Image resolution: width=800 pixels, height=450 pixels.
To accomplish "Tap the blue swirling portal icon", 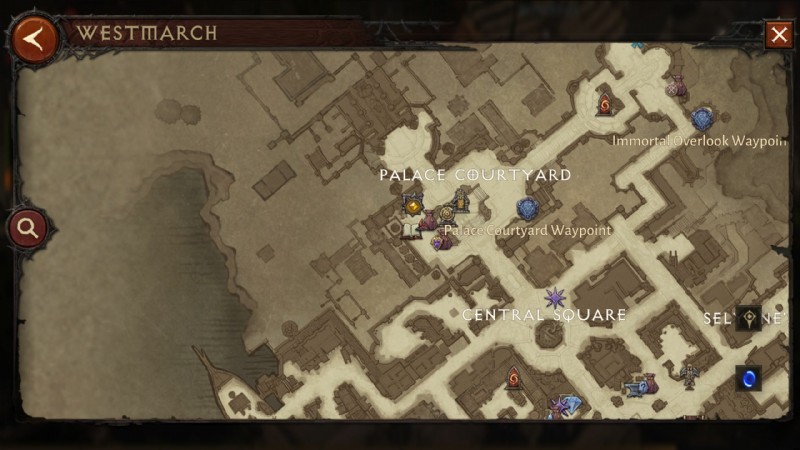I will click(x=748, y=378).
